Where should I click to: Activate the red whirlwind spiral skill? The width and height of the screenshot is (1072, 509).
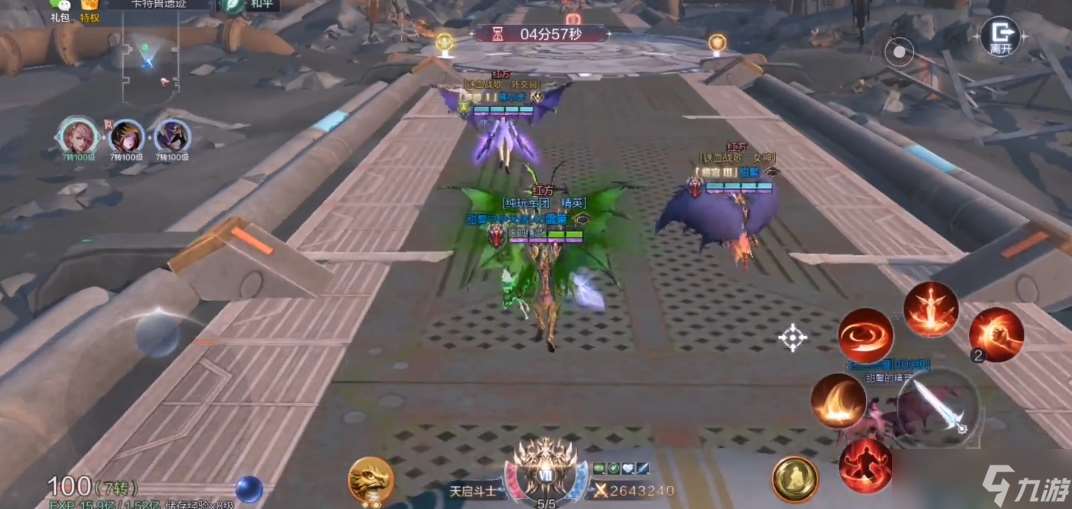(x=865, y=336)
